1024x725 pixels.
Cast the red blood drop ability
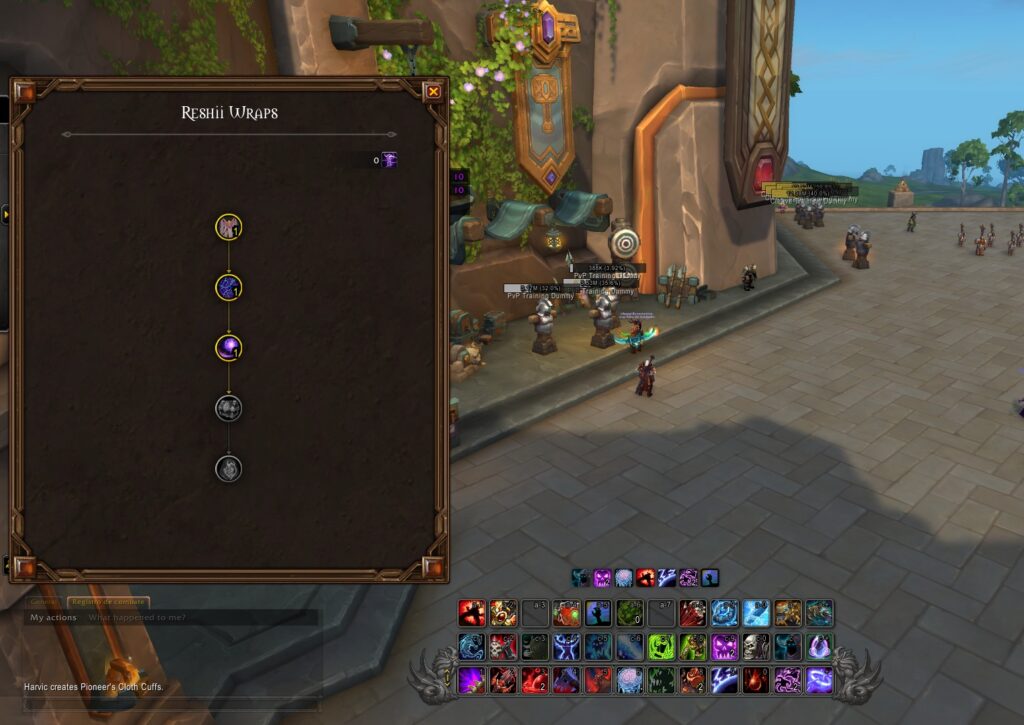pyautogui.click(x=756, y=681)
